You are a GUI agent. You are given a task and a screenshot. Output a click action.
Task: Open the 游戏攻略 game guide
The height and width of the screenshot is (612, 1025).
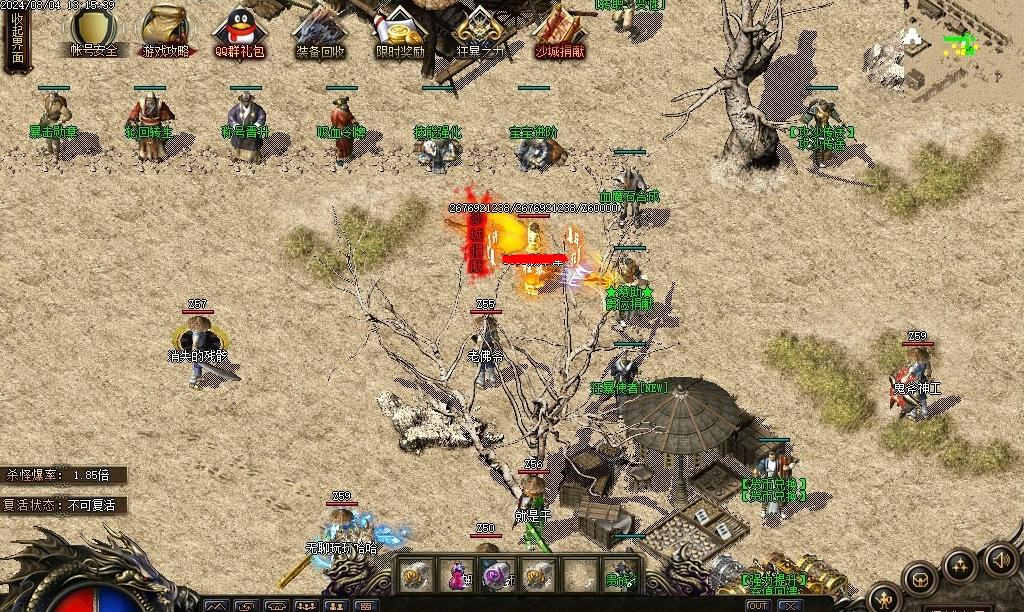[x=165, y=29]
